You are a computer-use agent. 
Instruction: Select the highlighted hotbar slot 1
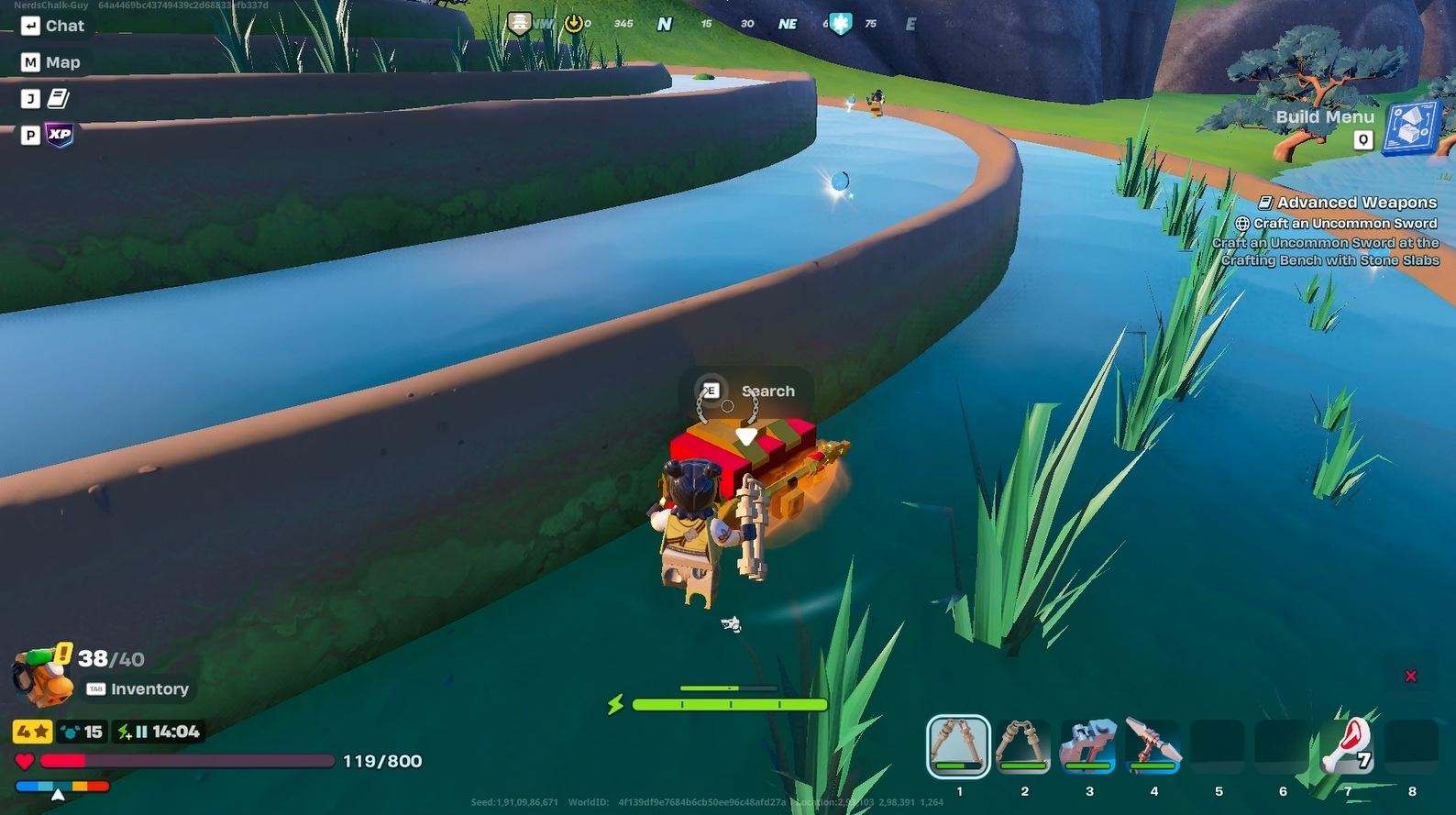[958, 745]
